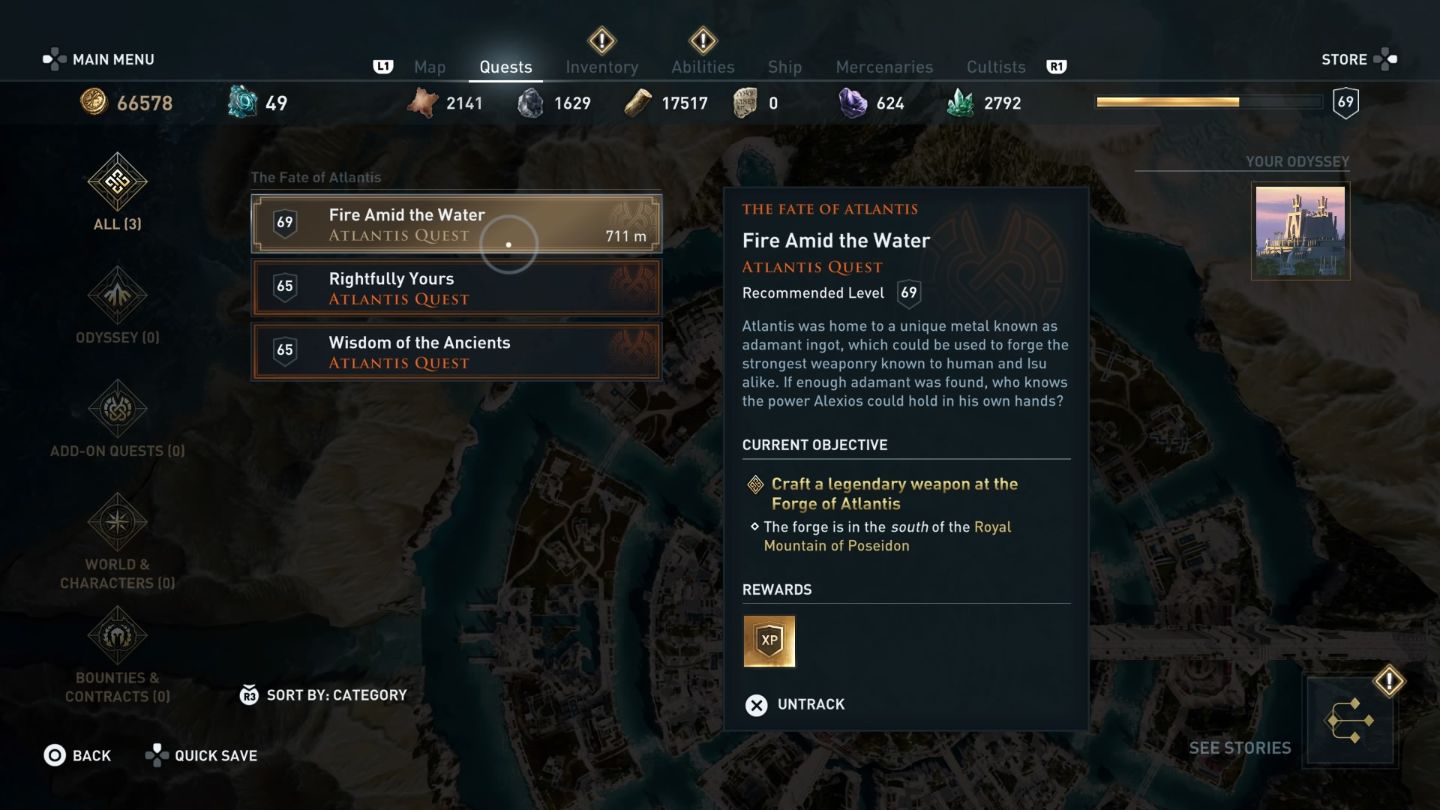Click the precious gems resource icon

(851, 102)
